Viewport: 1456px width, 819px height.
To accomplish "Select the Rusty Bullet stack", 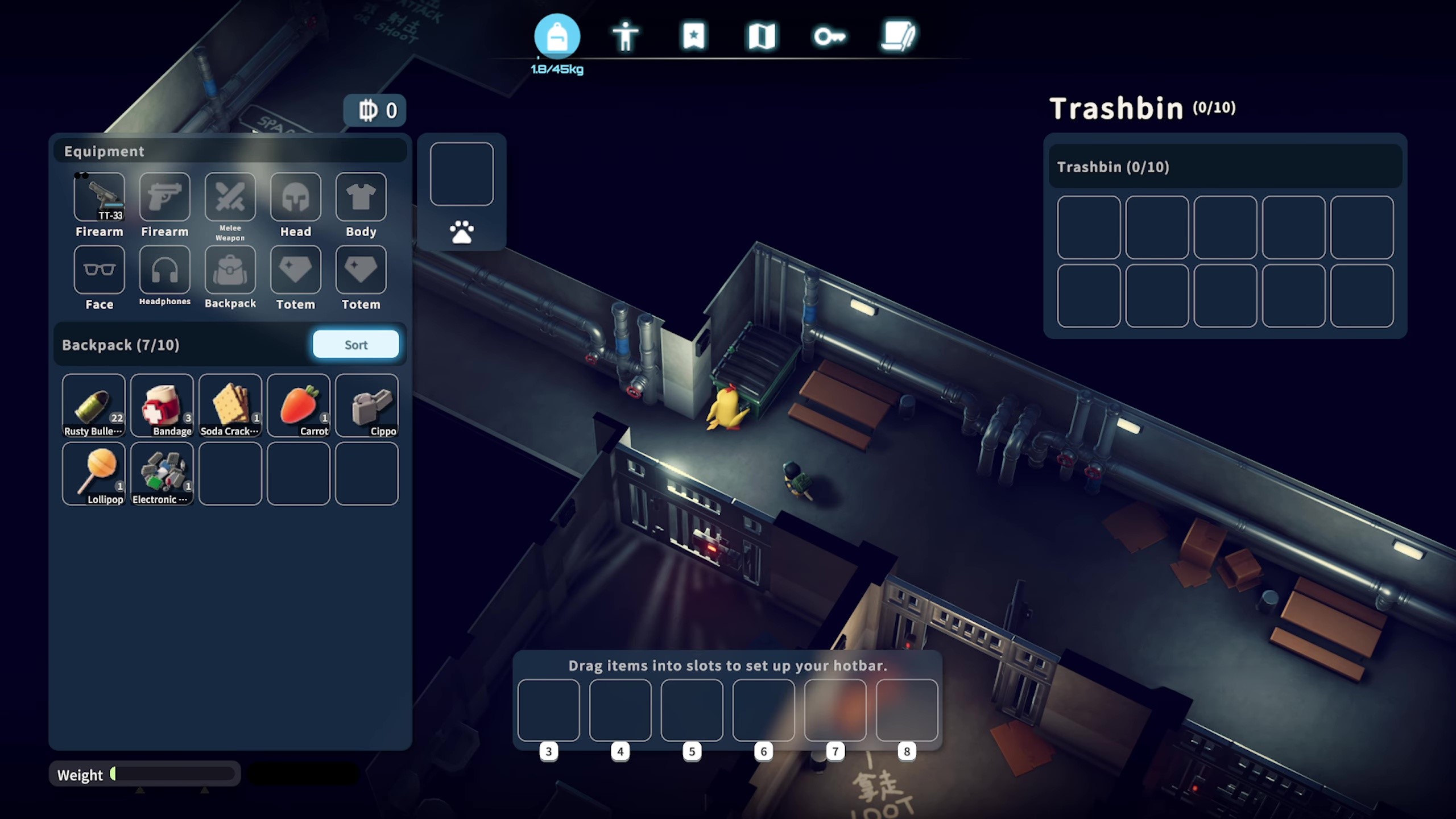I will 94,405.
